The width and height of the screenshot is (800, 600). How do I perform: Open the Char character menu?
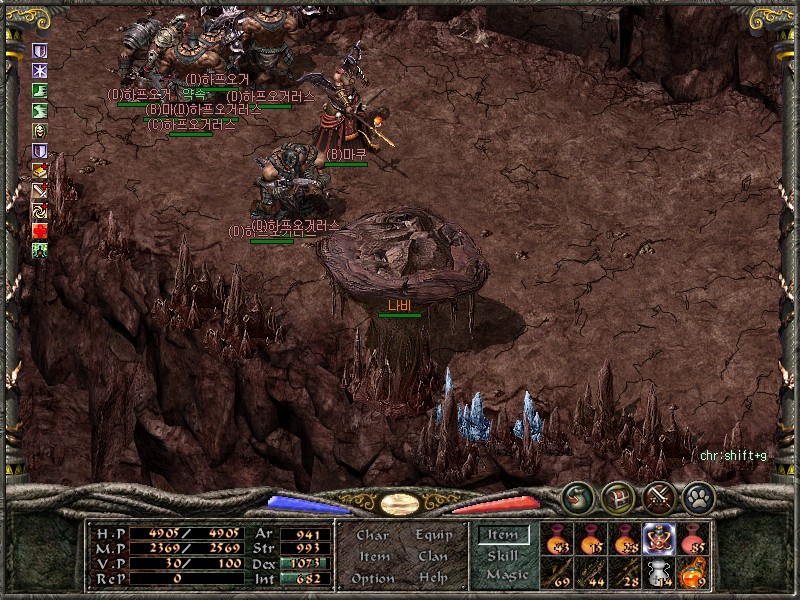pos(372,536)
